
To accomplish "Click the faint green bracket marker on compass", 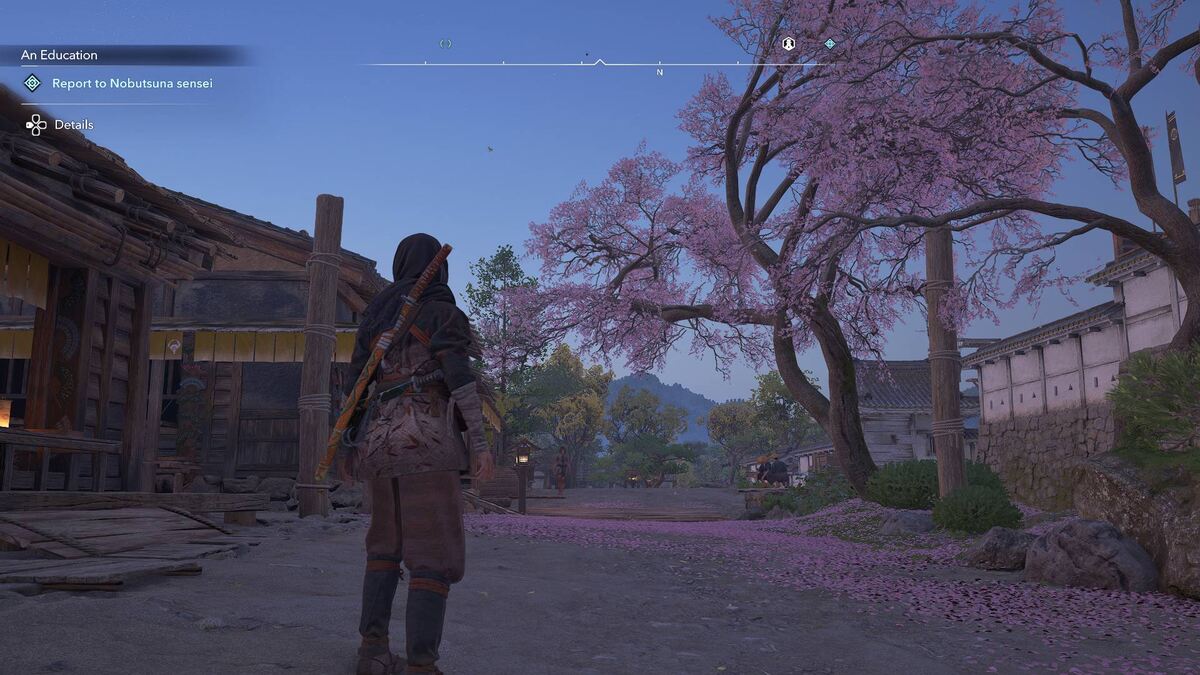I will click(446, 43).
